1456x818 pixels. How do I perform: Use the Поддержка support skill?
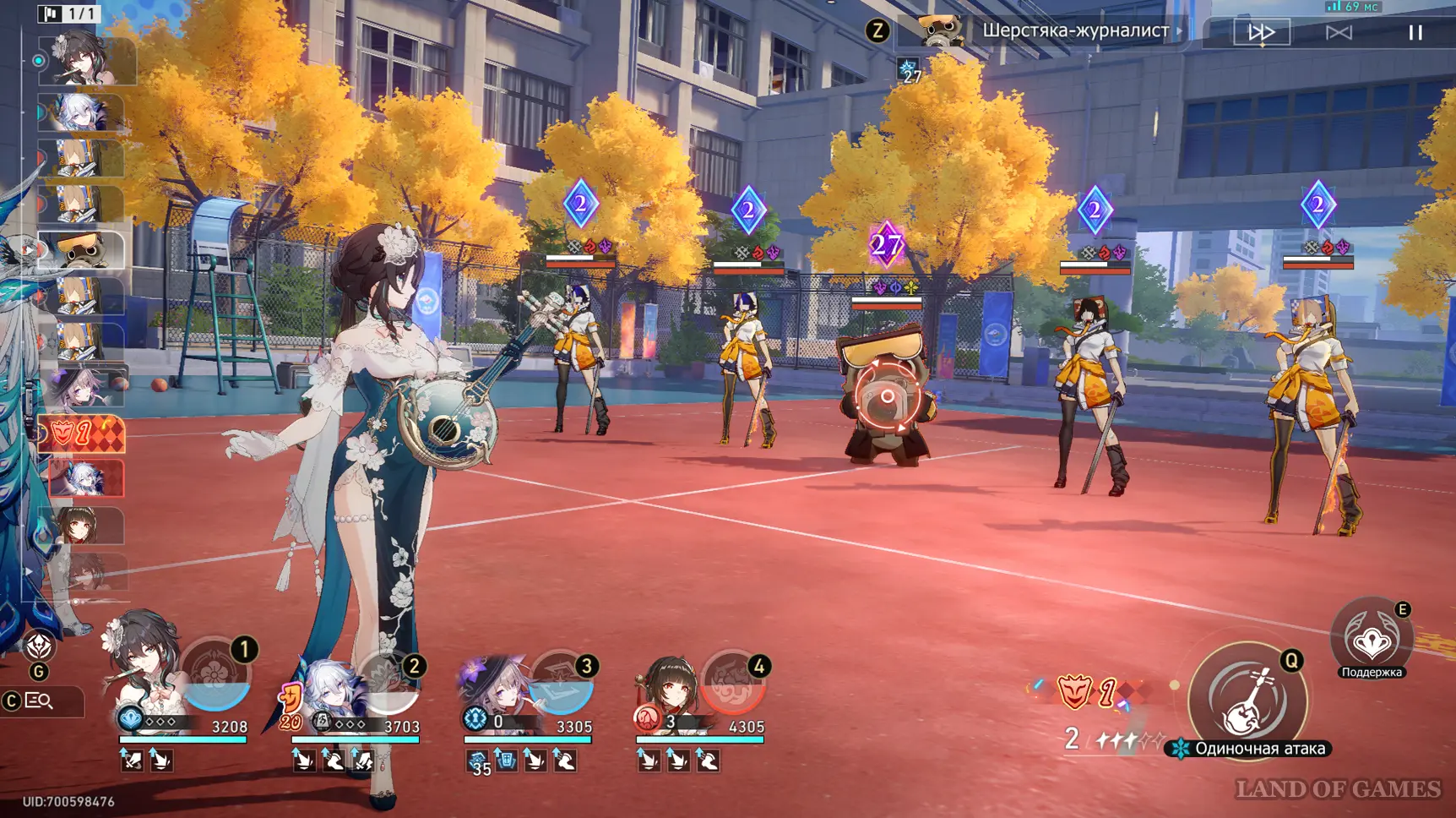click(x=1372, y=641)
